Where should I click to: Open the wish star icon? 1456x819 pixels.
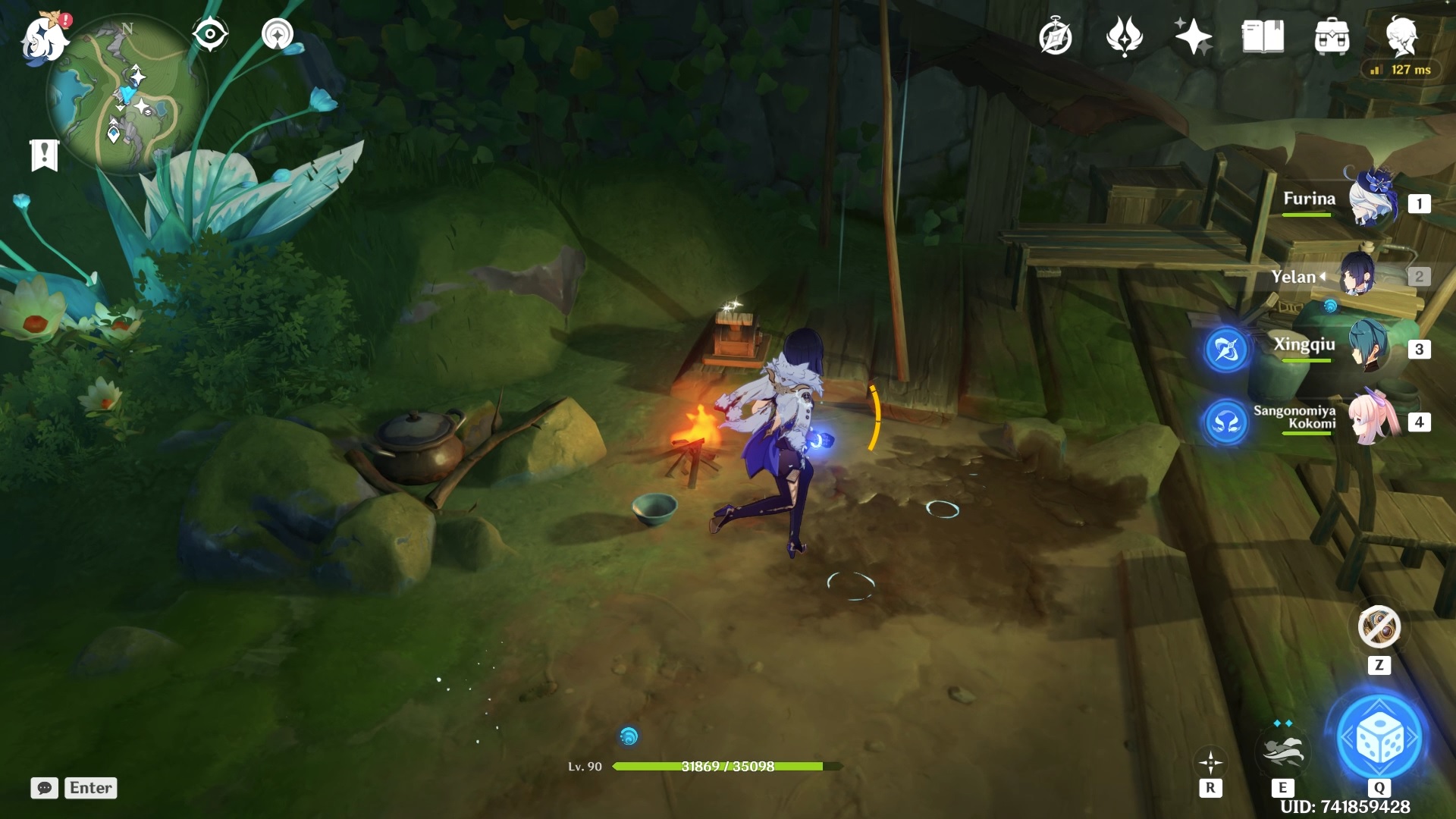point(1193,36)
